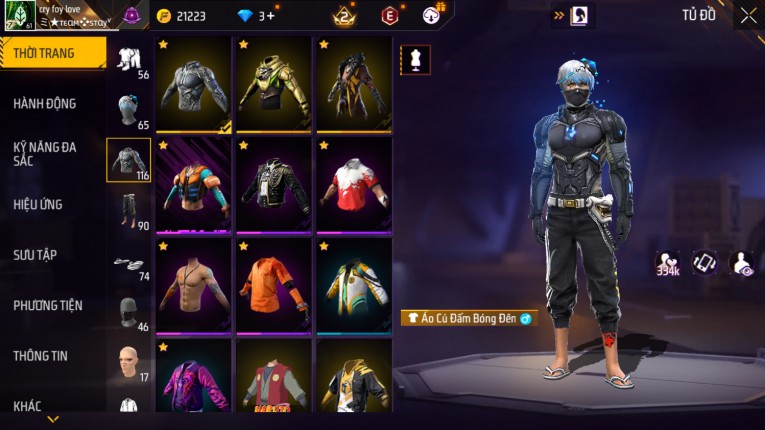The height and width of the screenshot is (430, 765).
Task: Open the mask subcategory with count 46
Action: tap(129, 313)
